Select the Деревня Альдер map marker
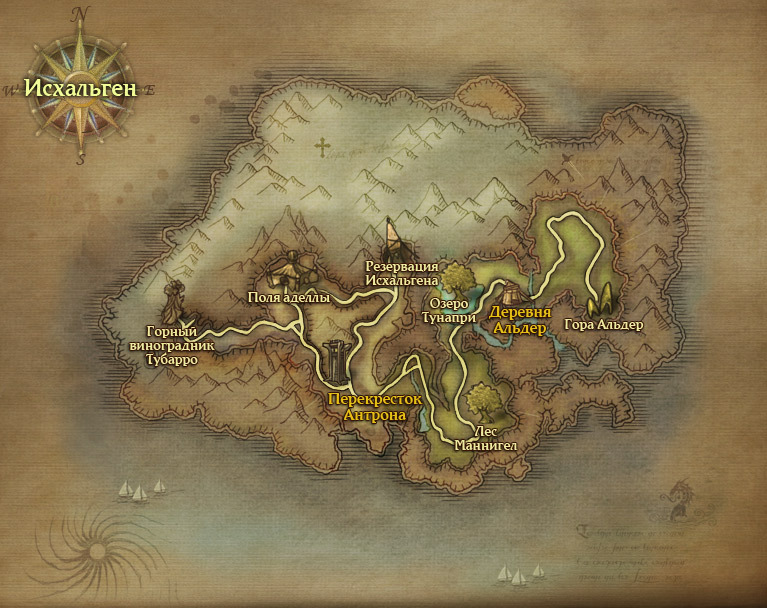 tap(509, 296)
